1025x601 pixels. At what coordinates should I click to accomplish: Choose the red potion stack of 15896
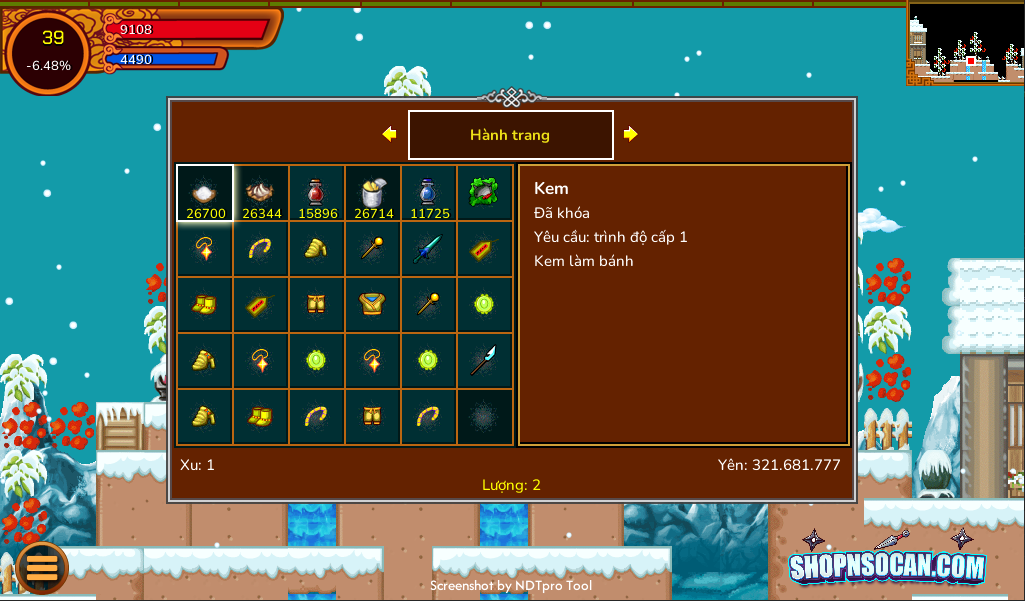[x=317, y=193]
